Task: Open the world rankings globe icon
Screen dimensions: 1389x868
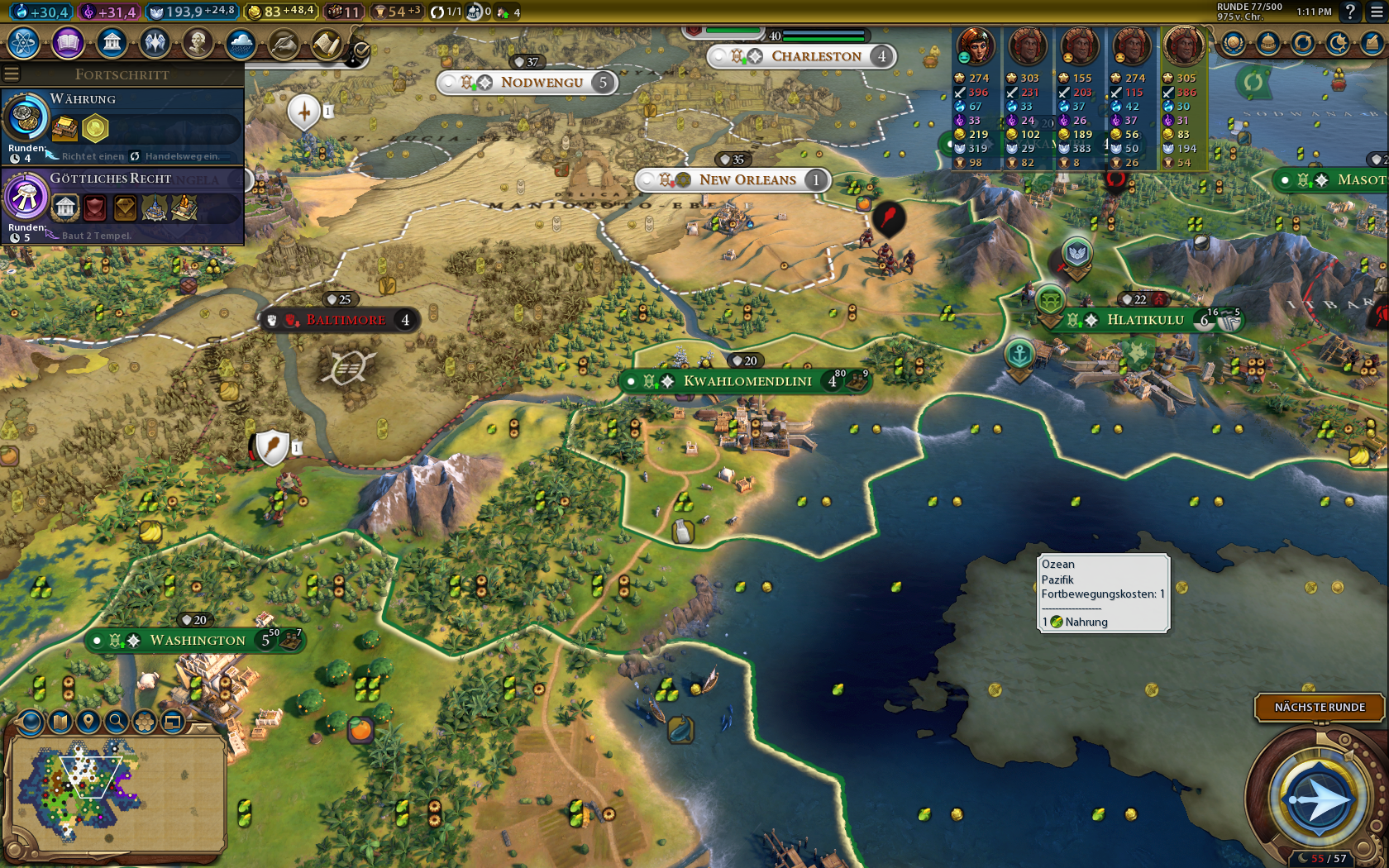Action: pos(1233,43)
